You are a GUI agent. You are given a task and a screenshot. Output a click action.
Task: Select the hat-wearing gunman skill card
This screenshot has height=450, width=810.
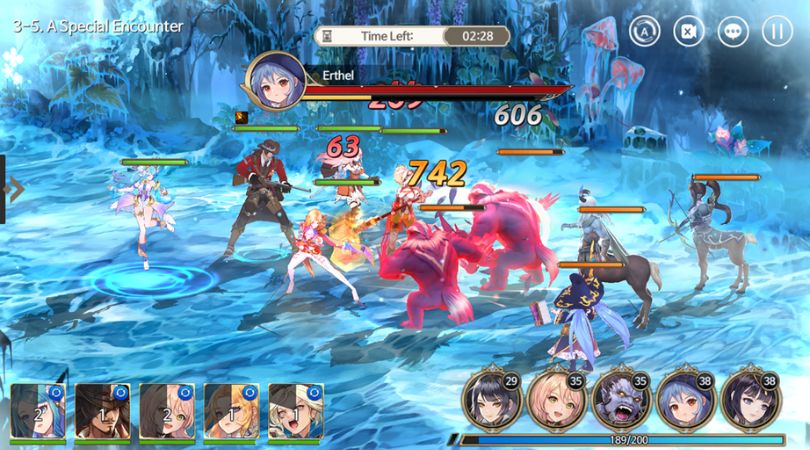(103, 410)
